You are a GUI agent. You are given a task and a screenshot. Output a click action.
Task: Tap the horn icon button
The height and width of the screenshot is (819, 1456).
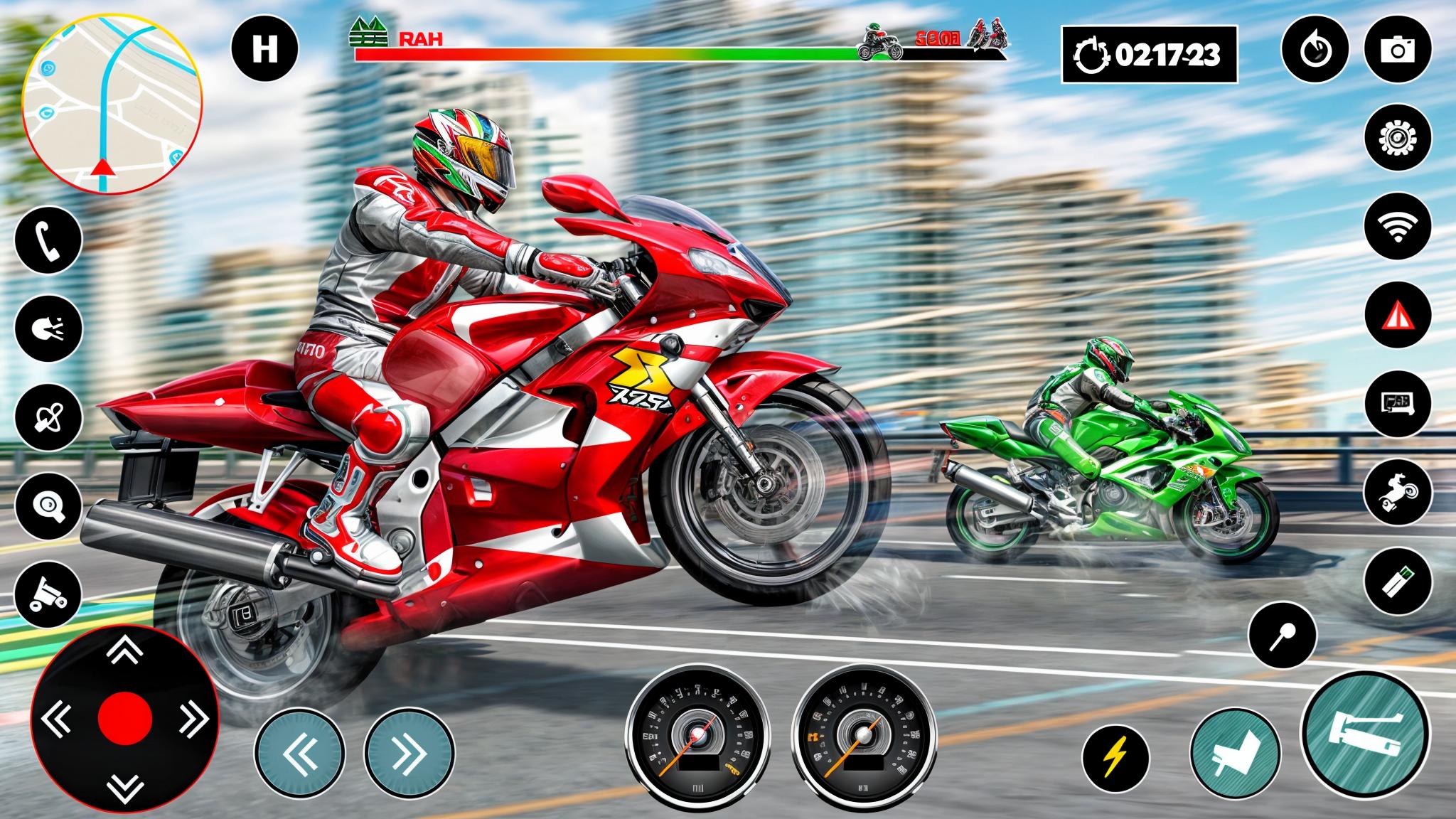coord(48,329)
